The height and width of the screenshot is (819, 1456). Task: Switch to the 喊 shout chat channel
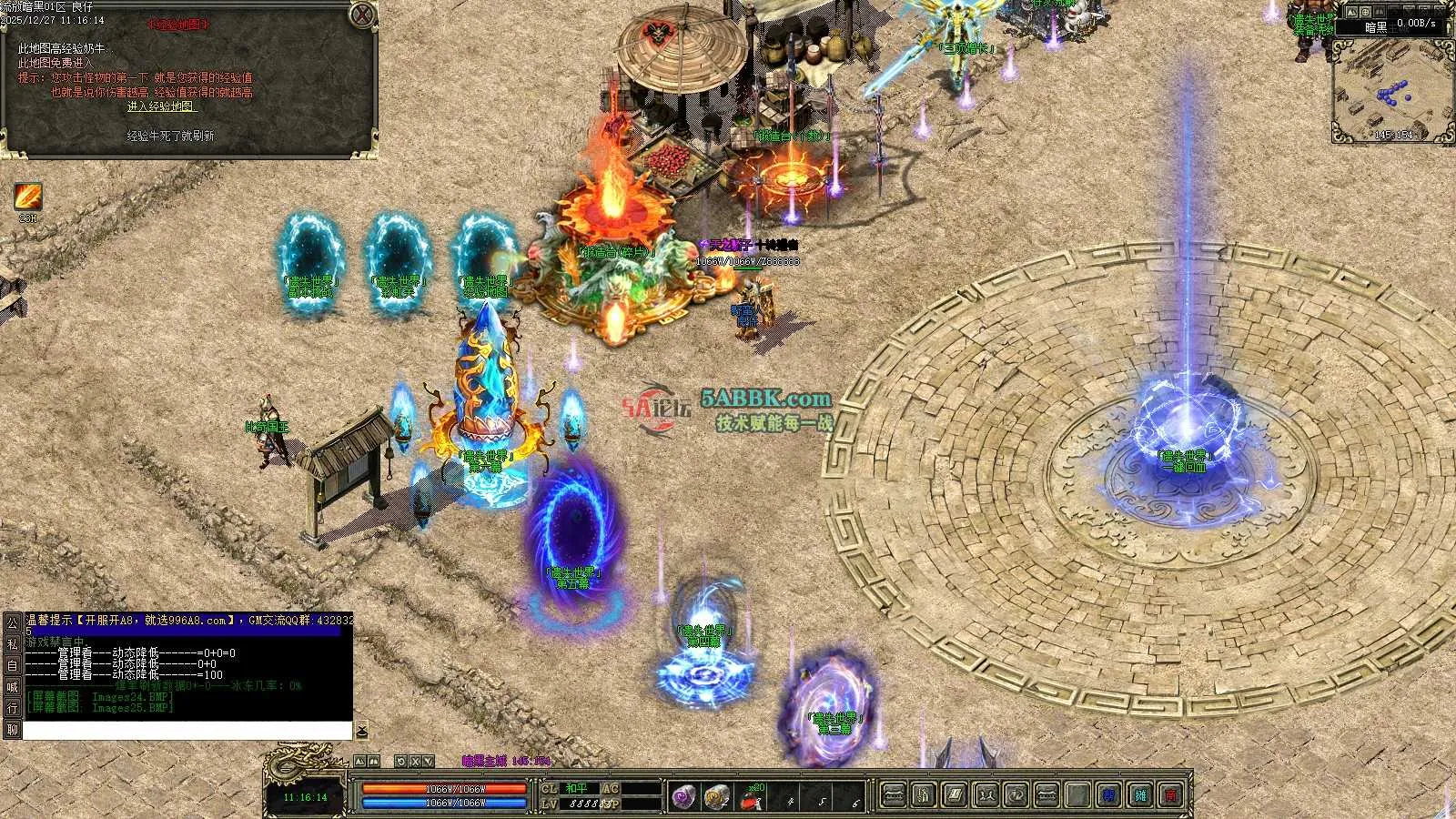pos(12,687)
